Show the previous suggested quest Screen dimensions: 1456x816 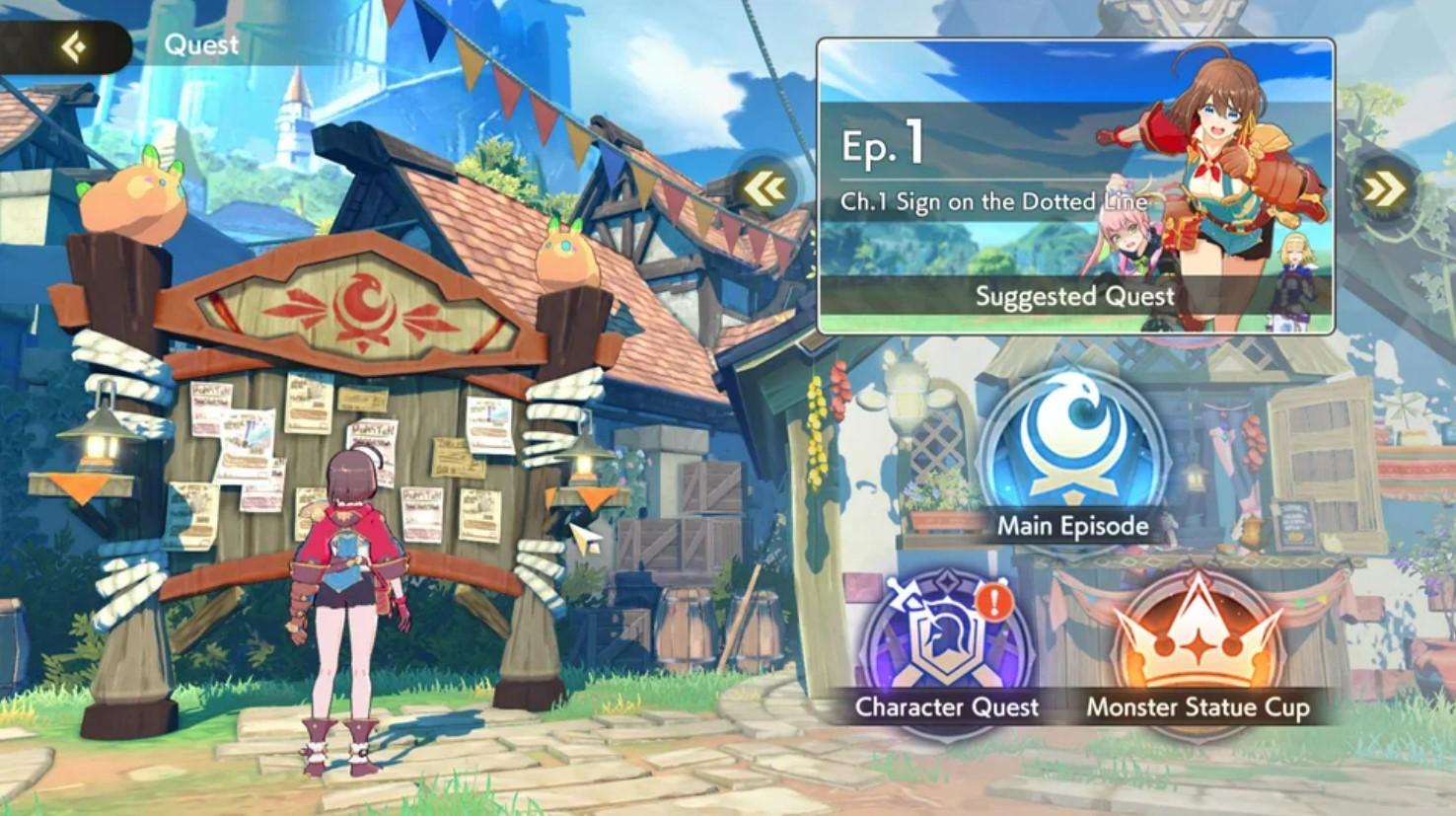point(765,187)
